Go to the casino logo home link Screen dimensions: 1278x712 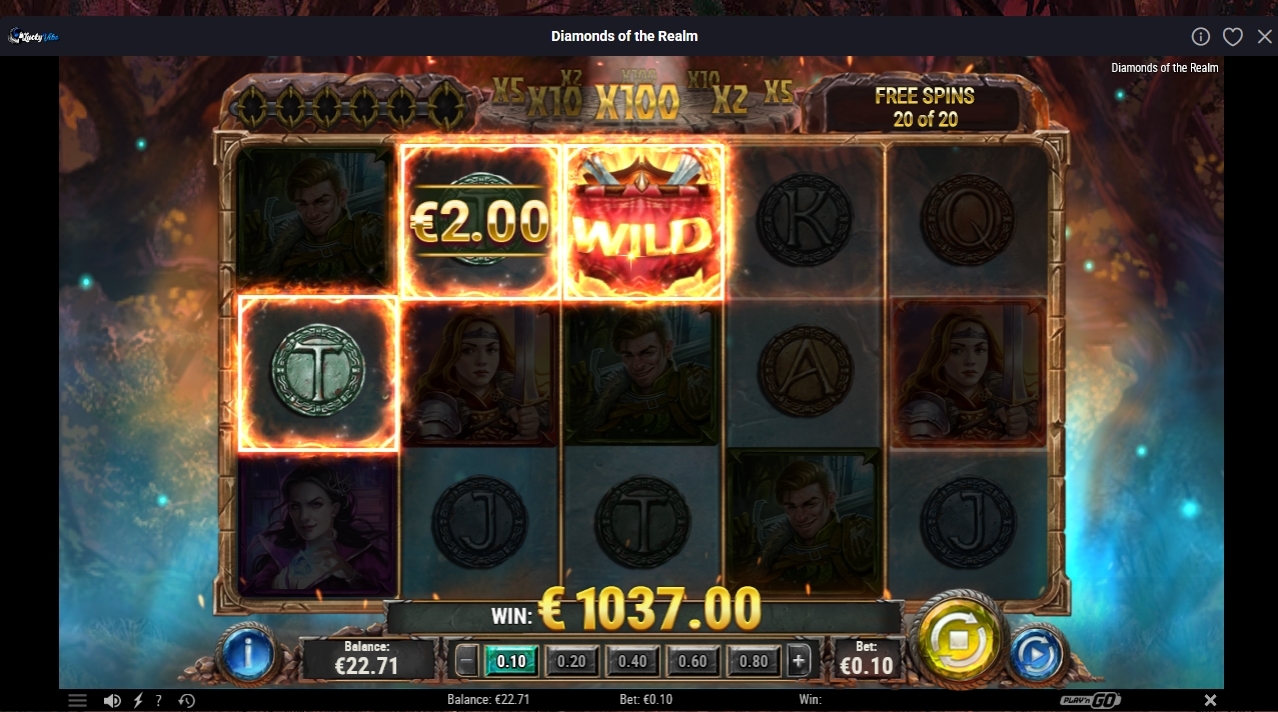click(x=34, y=36)
